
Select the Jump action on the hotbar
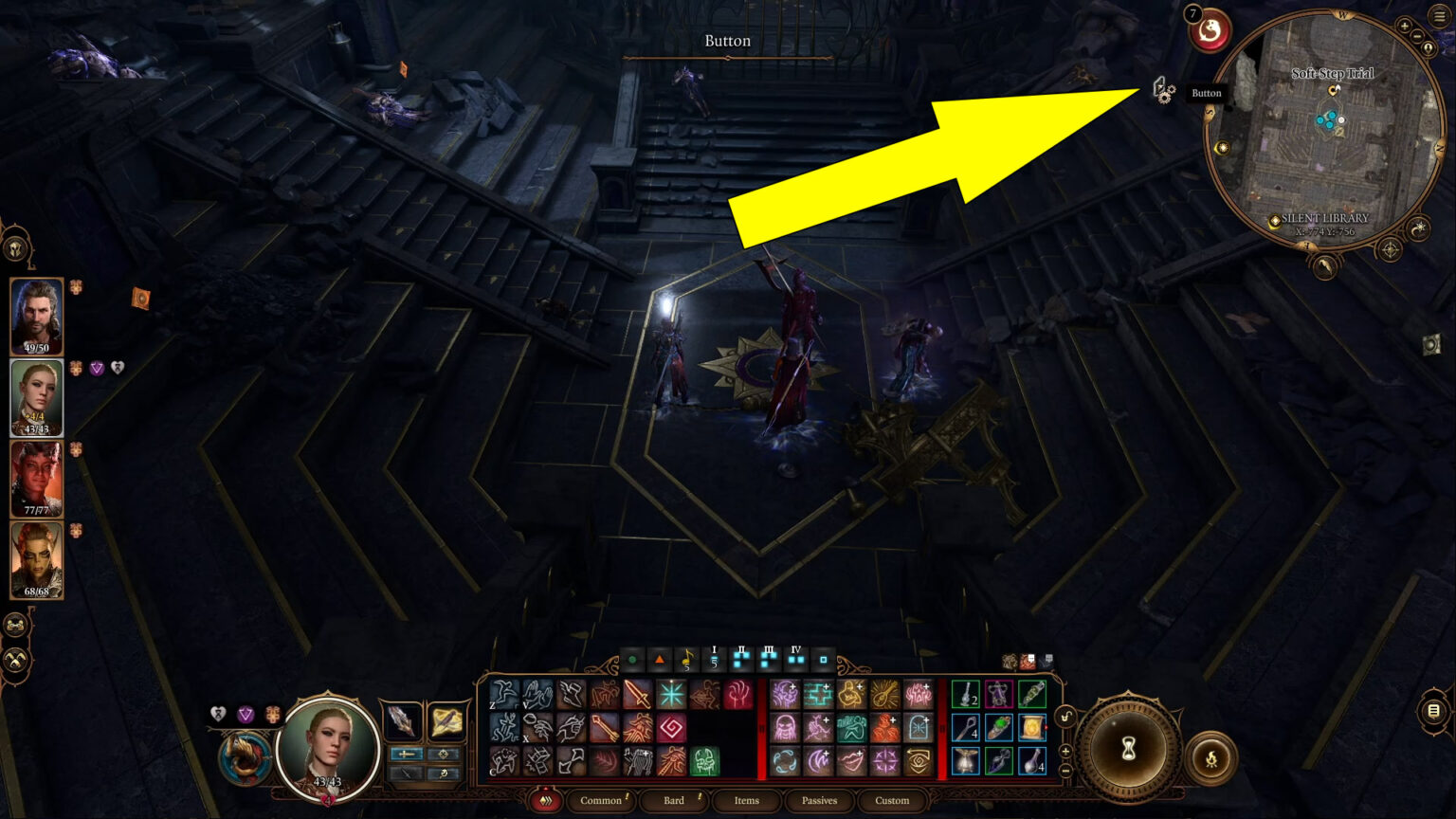502,694
